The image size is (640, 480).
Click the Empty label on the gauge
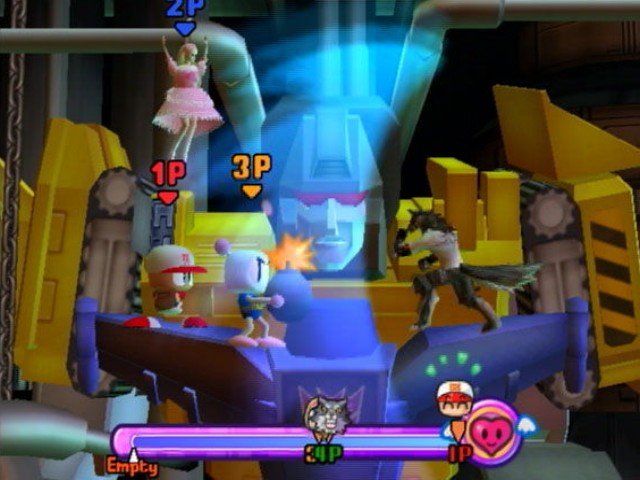132,466
